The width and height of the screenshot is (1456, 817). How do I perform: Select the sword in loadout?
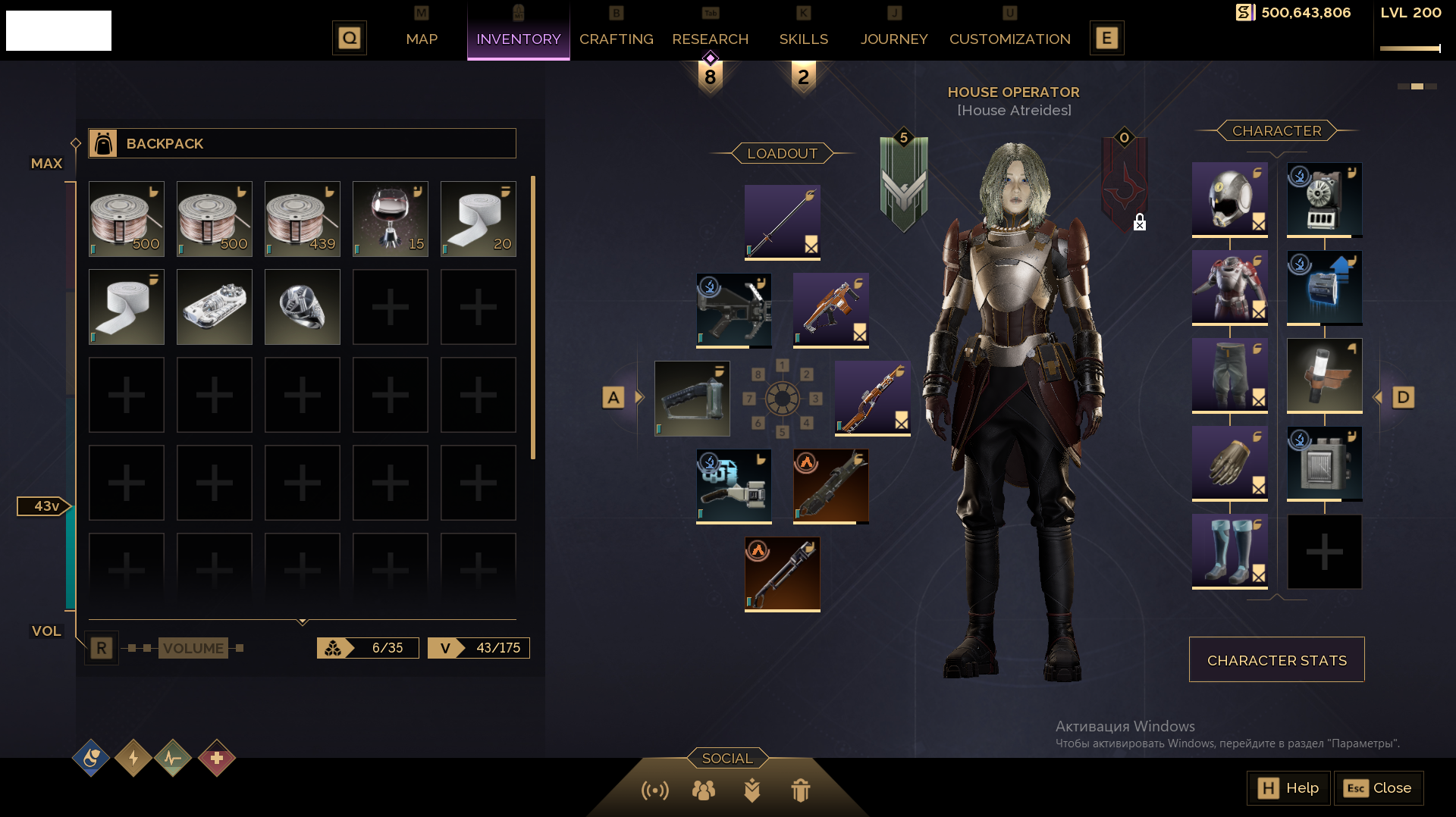tap(782, 222)
